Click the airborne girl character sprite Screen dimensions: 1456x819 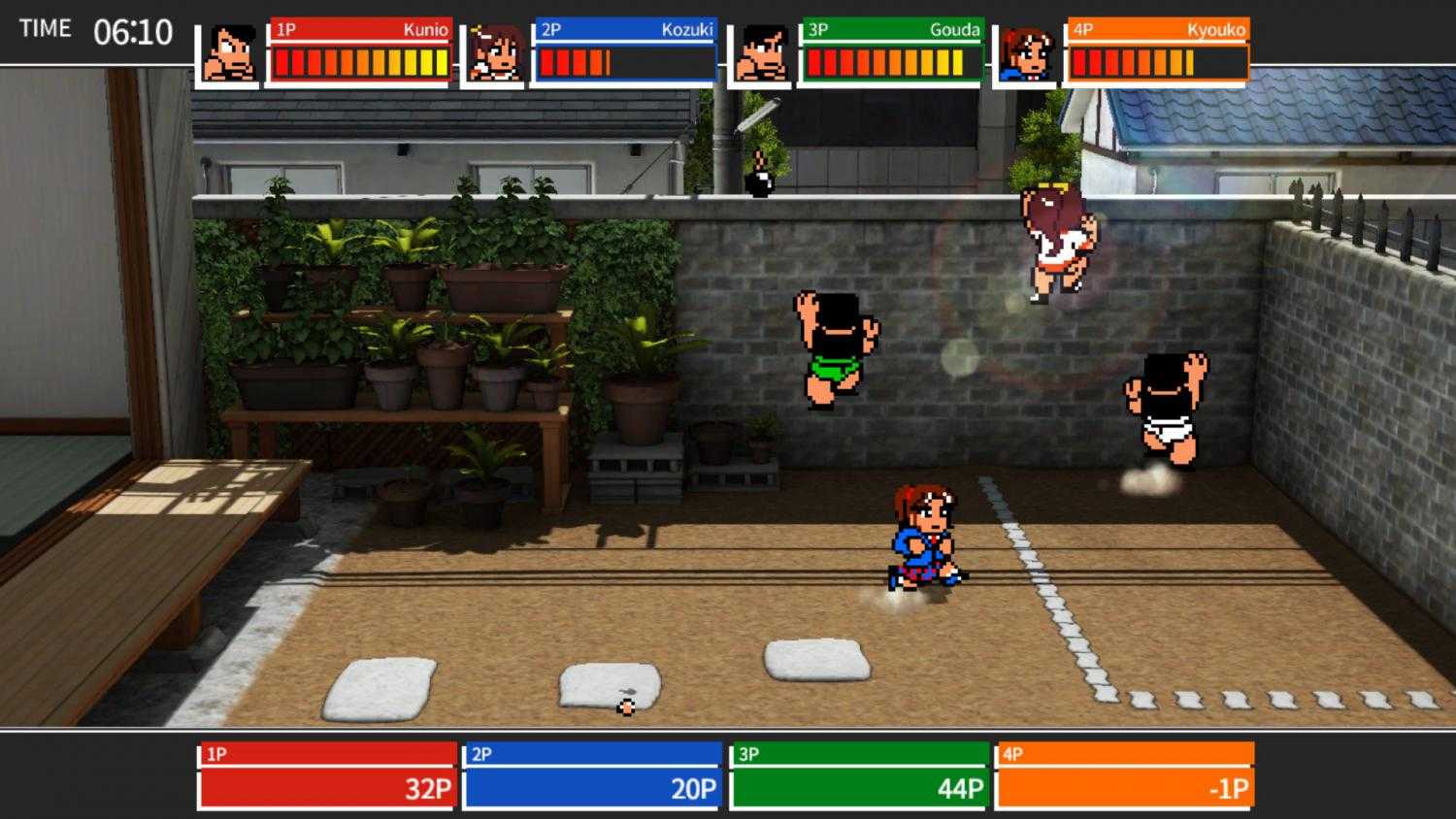tap(1054, 243)
